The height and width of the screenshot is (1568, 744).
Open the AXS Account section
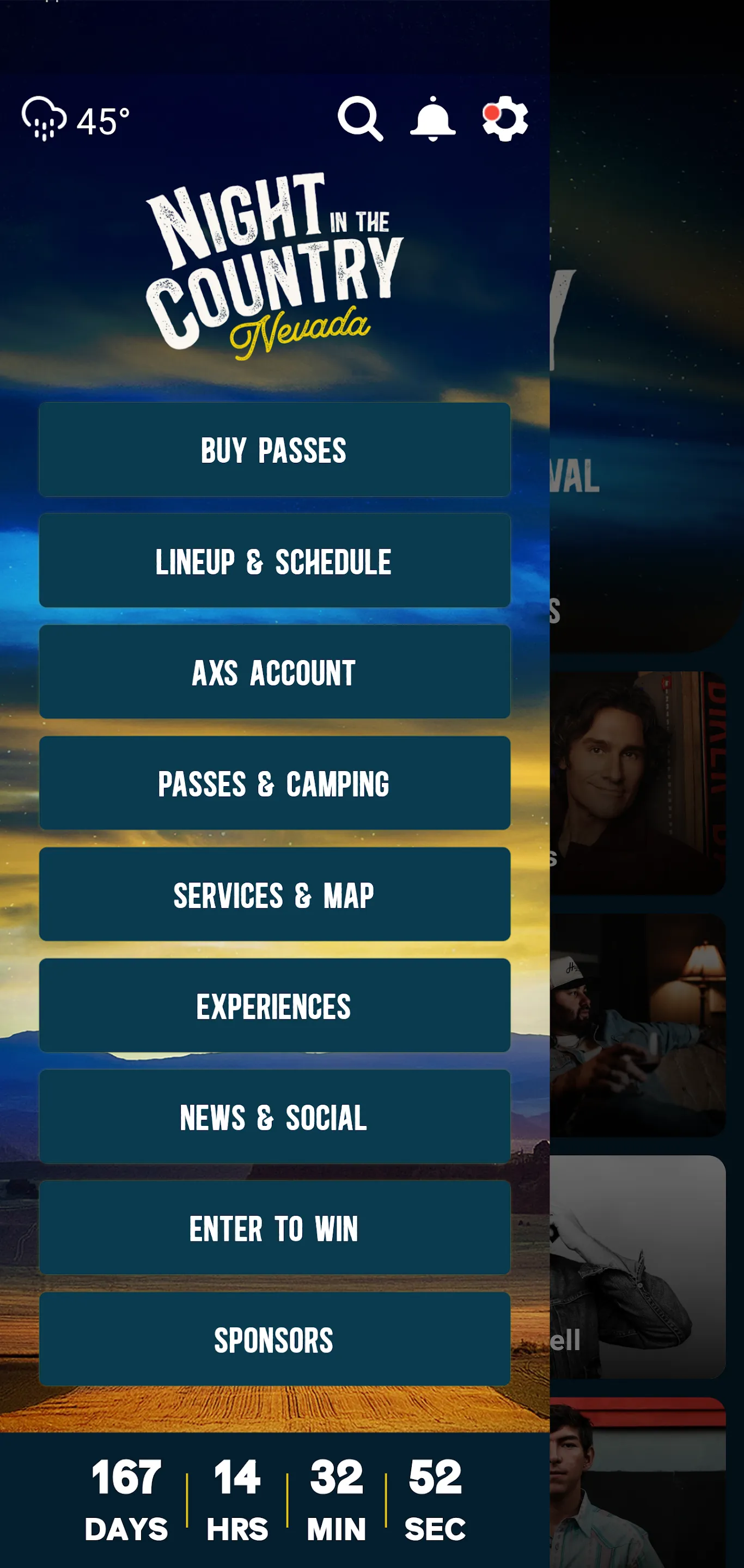point(274,672)
